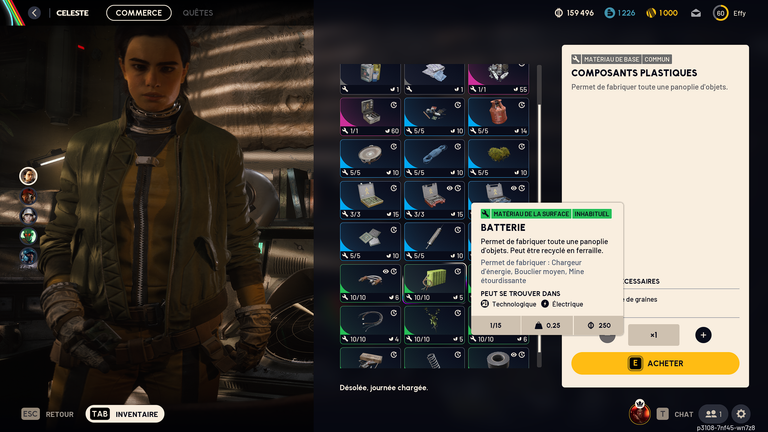Select the pink-rarity toolkit case slot
768x432 pixels.
coord(370,115)
